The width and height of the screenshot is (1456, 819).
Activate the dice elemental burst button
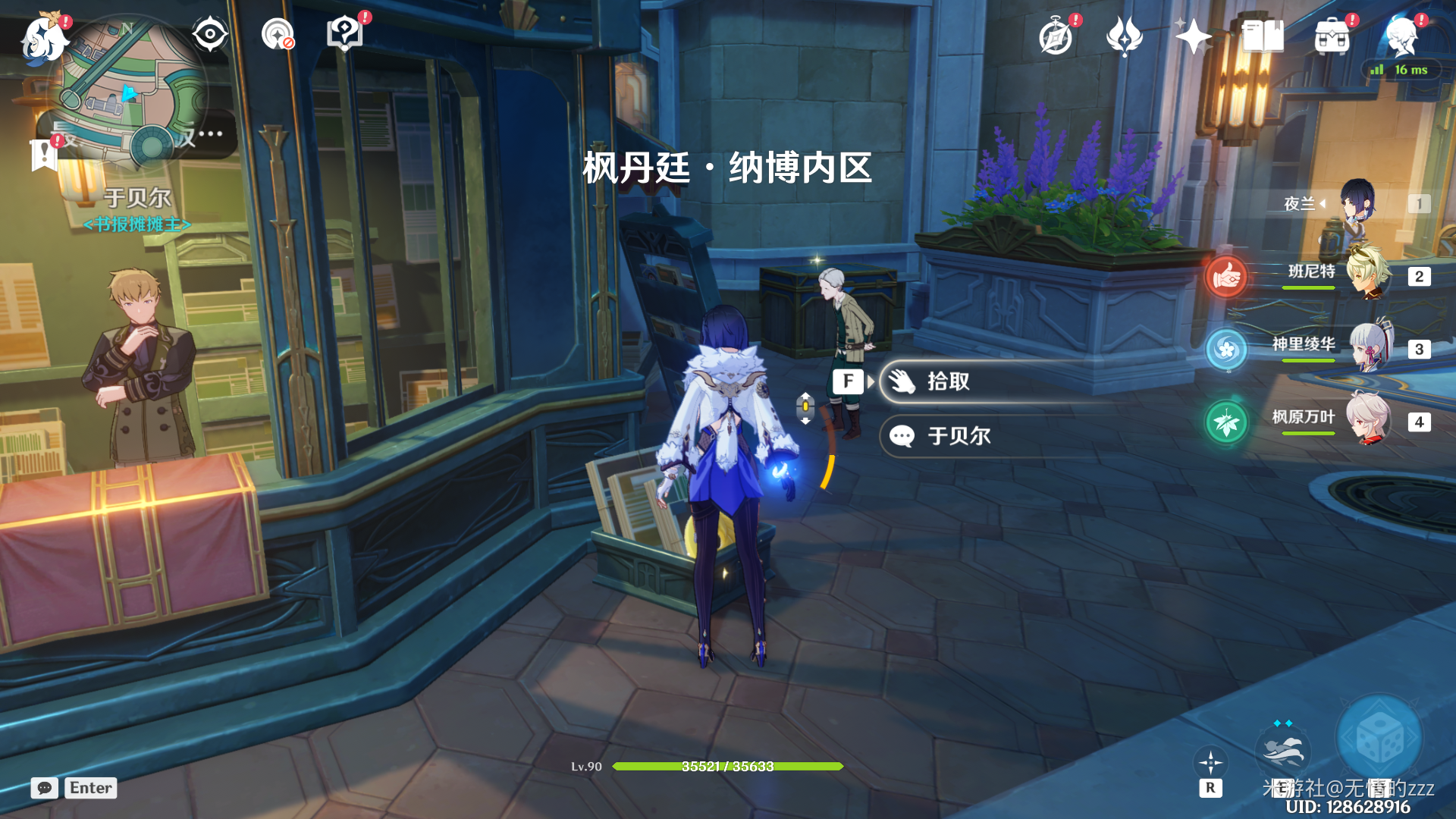[x=1379, y=739]
